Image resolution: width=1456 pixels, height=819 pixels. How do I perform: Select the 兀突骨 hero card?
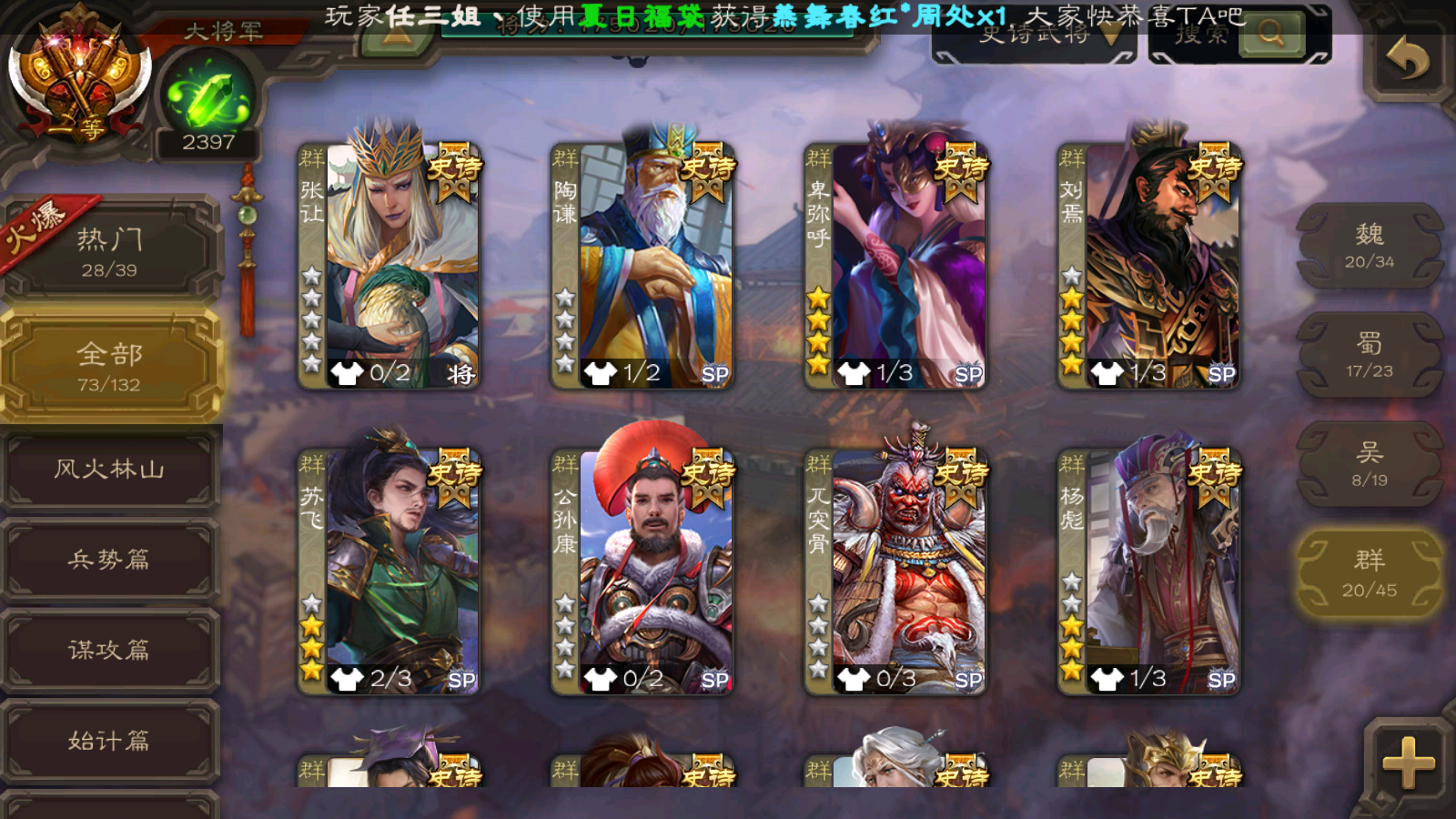point(895,571)
